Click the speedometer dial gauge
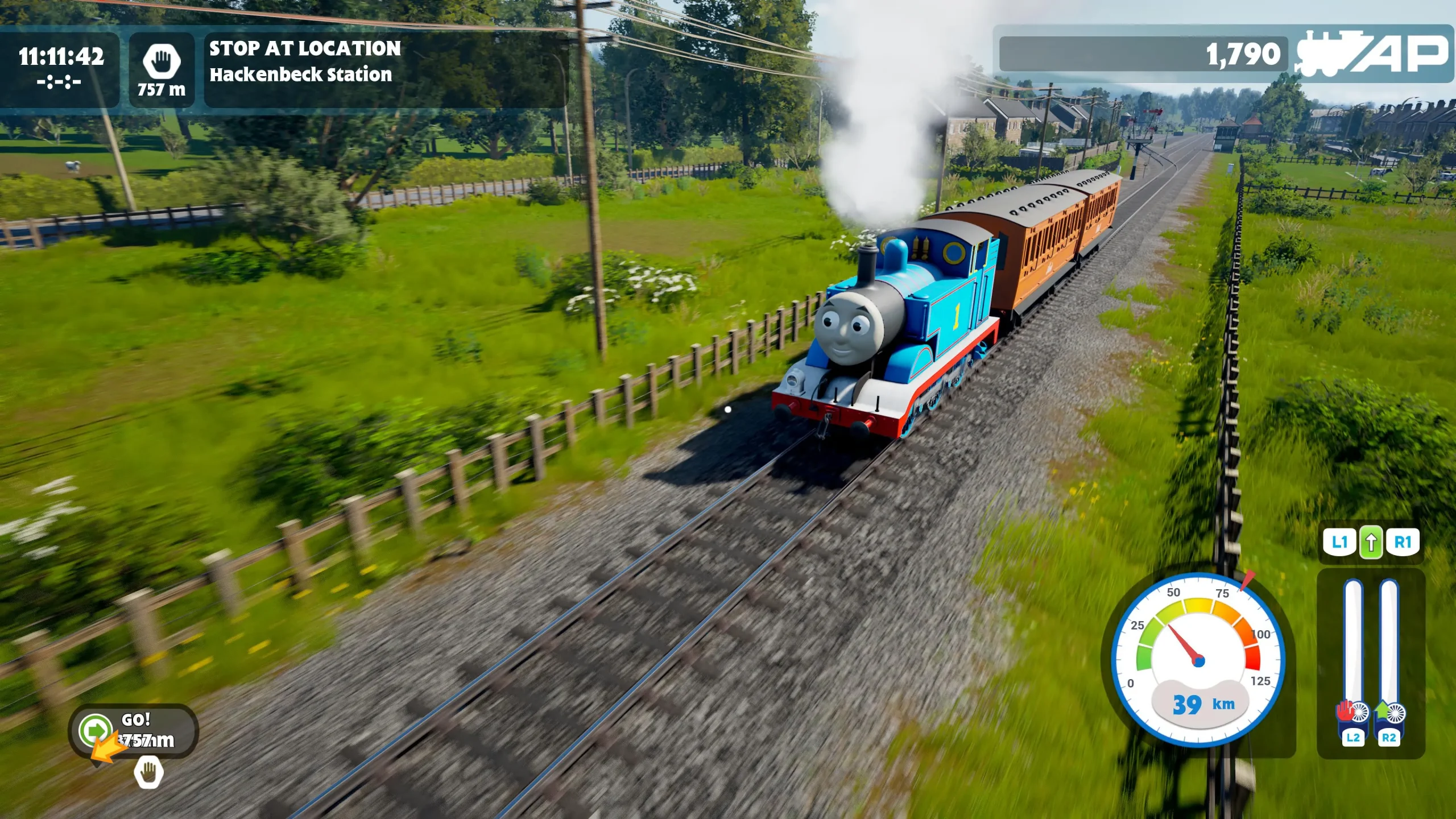Image resolution: width=1456 pixels, height=819 pixels. pyautogui.click(x=1198, y=660)
